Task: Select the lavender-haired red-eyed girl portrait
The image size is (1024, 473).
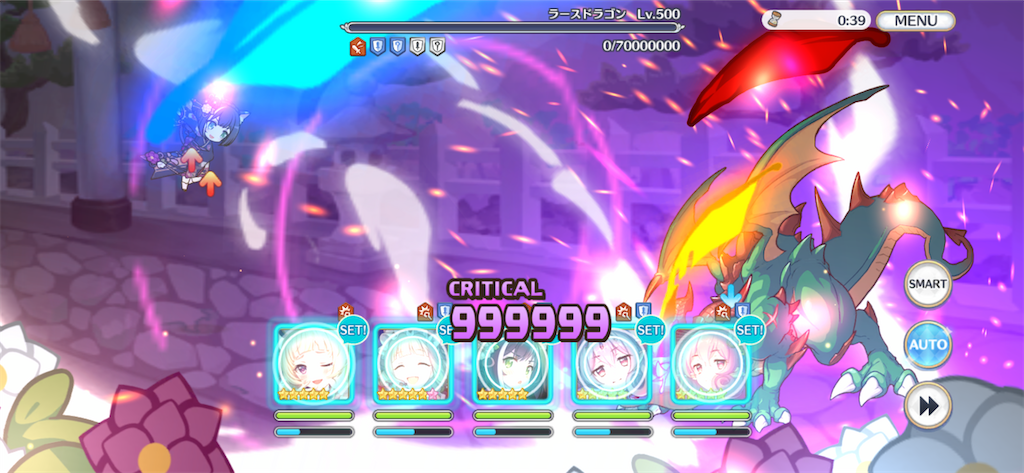Action: (612, 365)
